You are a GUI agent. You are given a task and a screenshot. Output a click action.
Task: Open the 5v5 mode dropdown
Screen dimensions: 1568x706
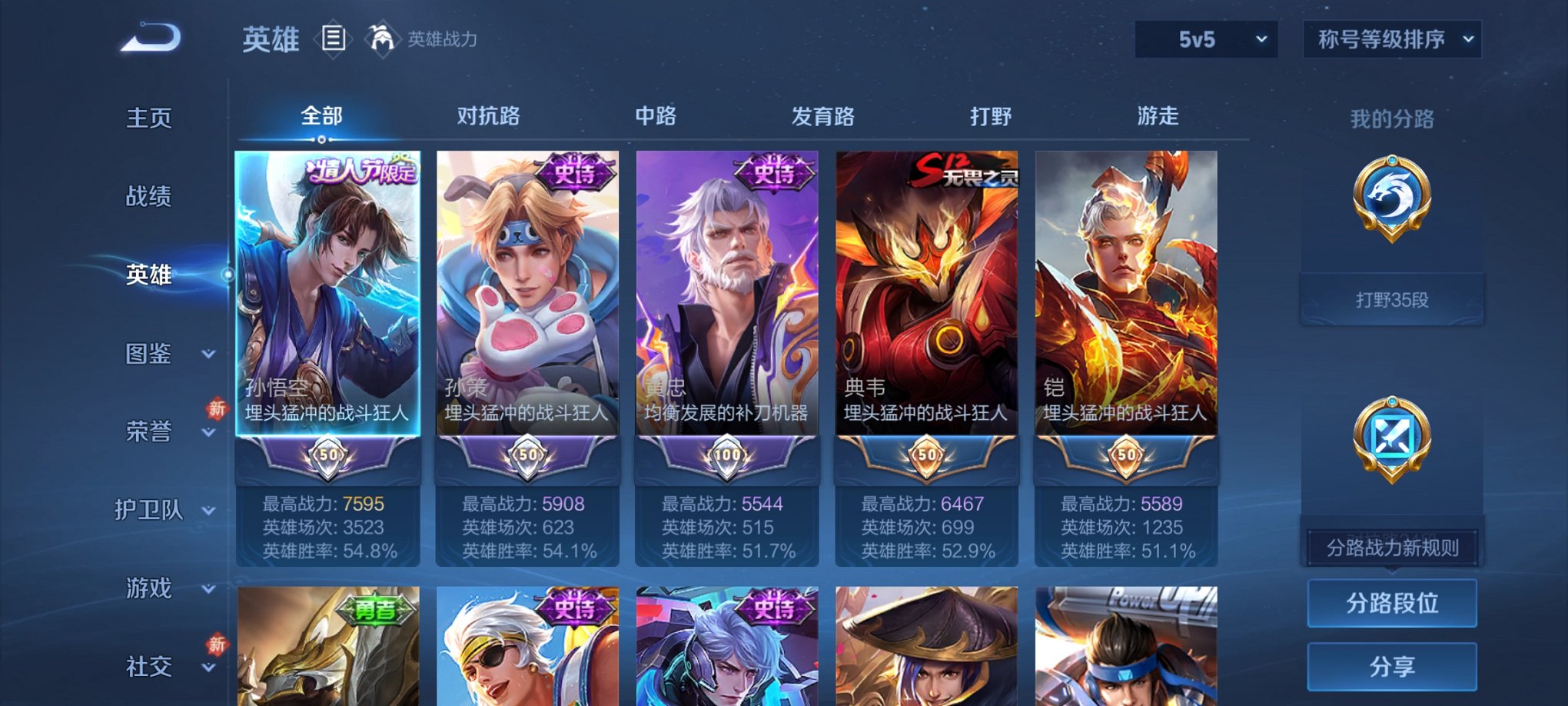click(x=1205, y=38)
